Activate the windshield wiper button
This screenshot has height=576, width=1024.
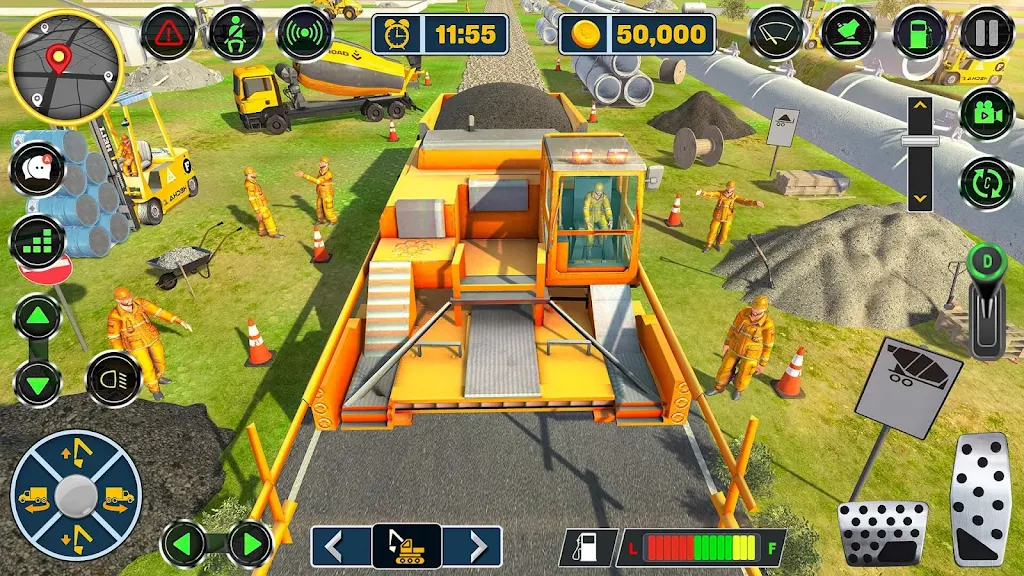pyautogui.click(x=778, y=33)
